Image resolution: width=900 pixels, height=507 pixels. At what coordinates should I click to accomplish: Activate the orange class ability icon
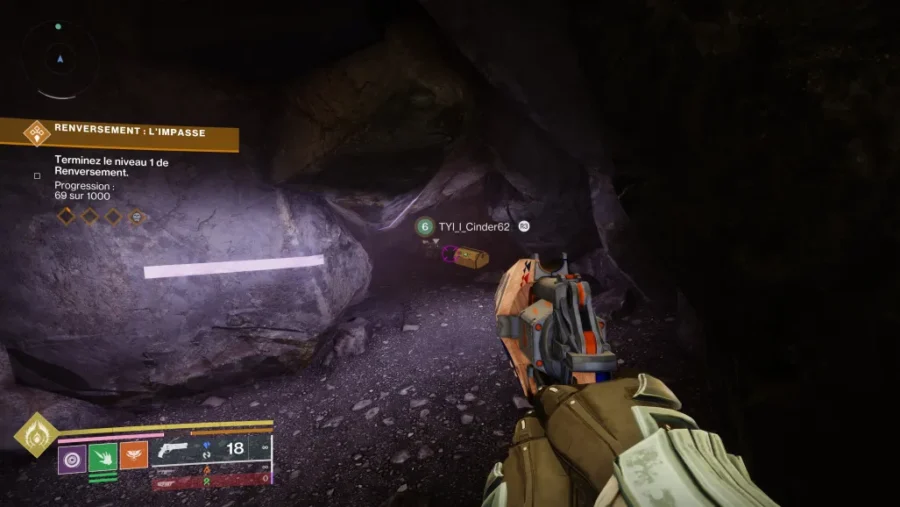tap(134, 456)
